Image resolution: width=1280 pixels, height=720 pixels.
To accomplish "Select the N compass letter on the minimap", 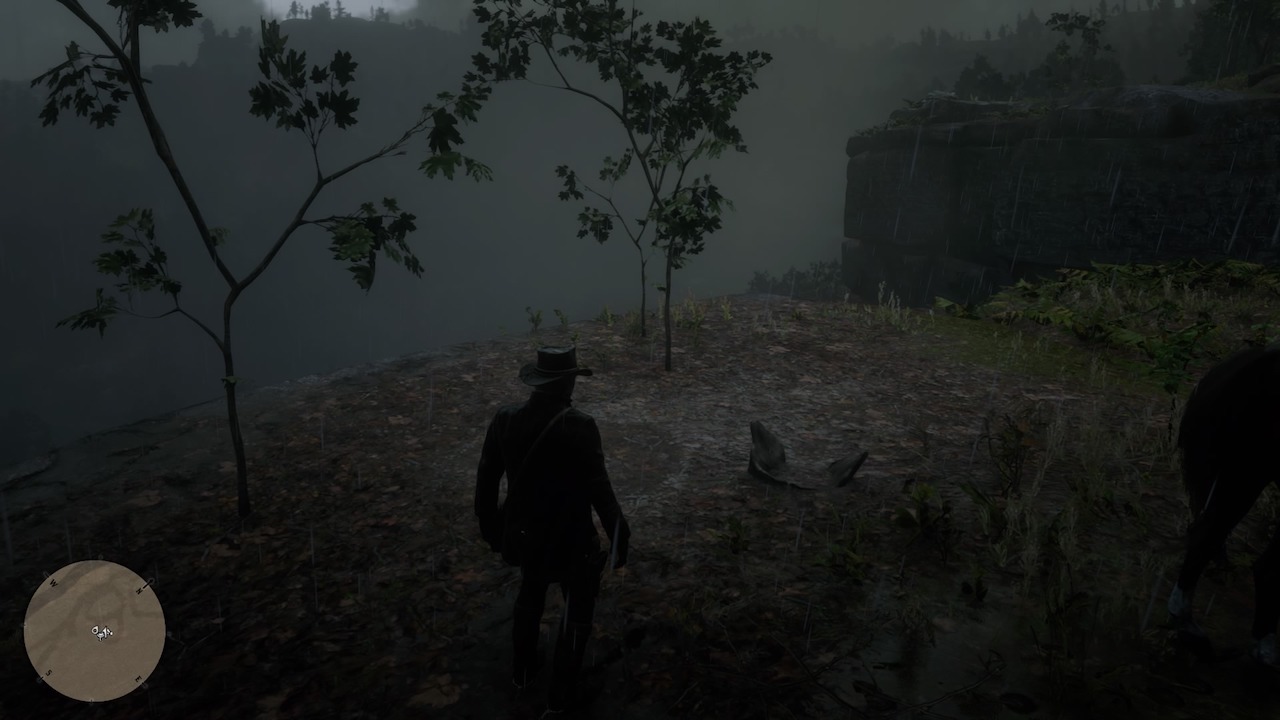I will (x=139, y=590).
